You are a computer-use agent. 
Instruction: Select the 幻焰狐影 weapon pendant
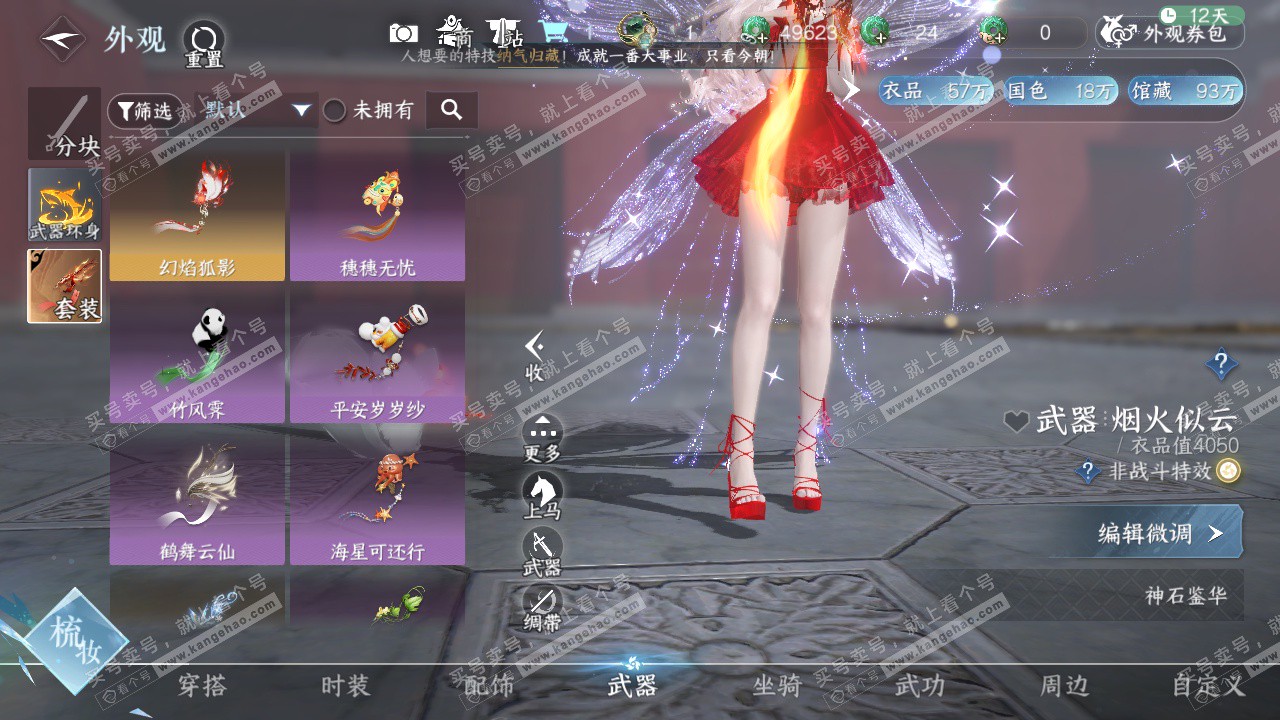pyautogui.click(x=197, y=216)
